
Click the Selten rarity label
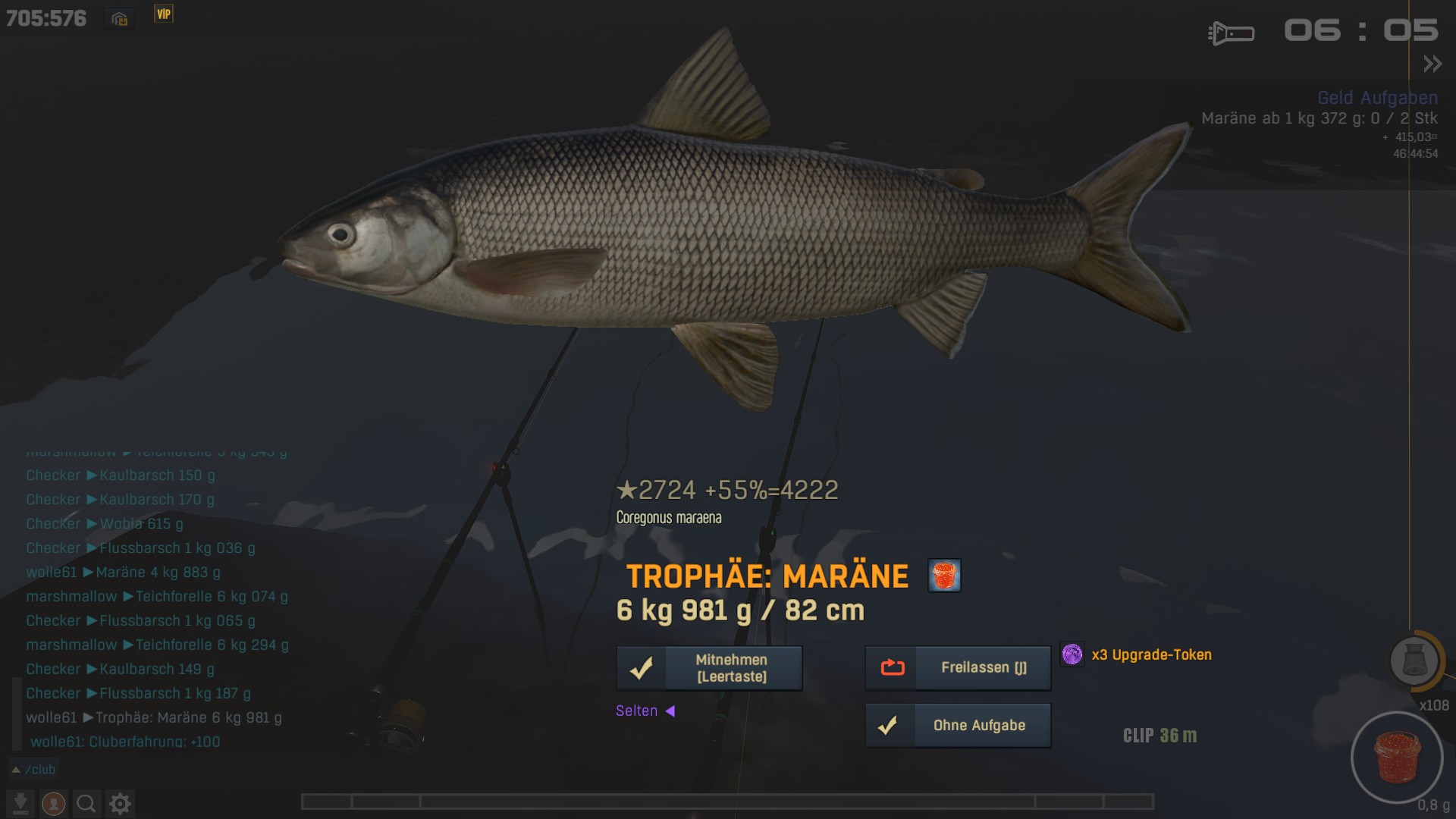637,711
